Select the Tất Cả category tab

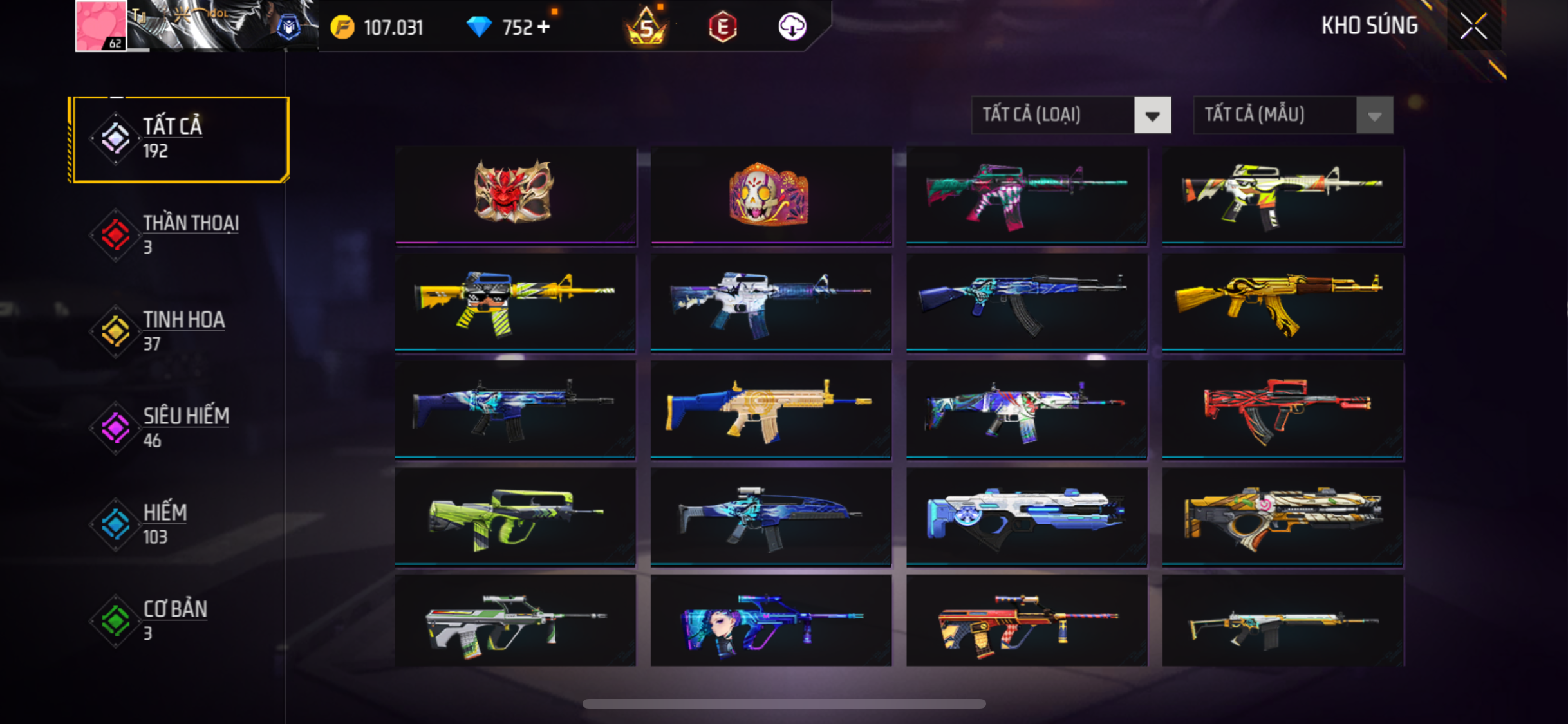180,139
